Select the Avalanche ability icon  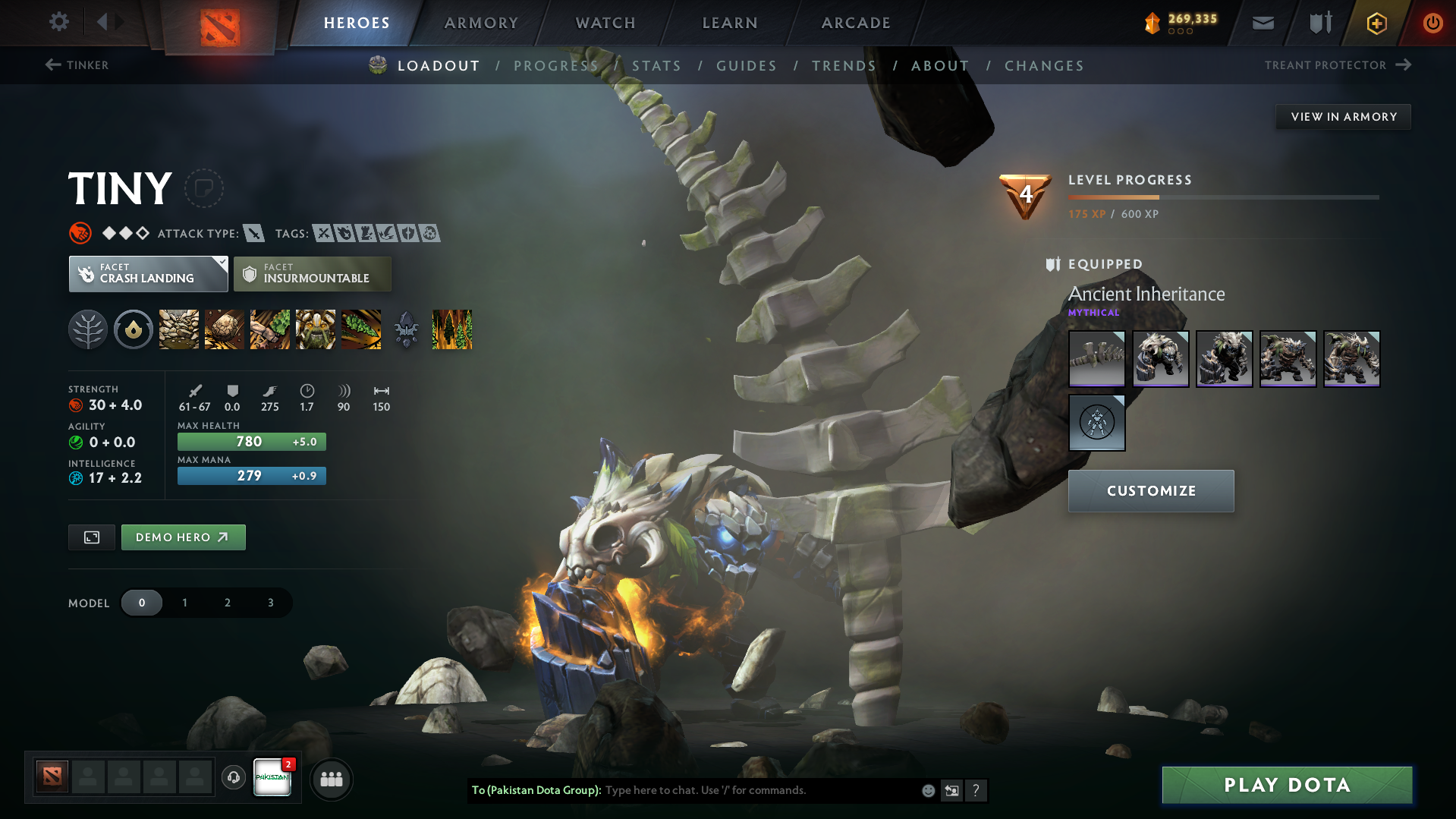pyautogui.click(x=178, y=329)
